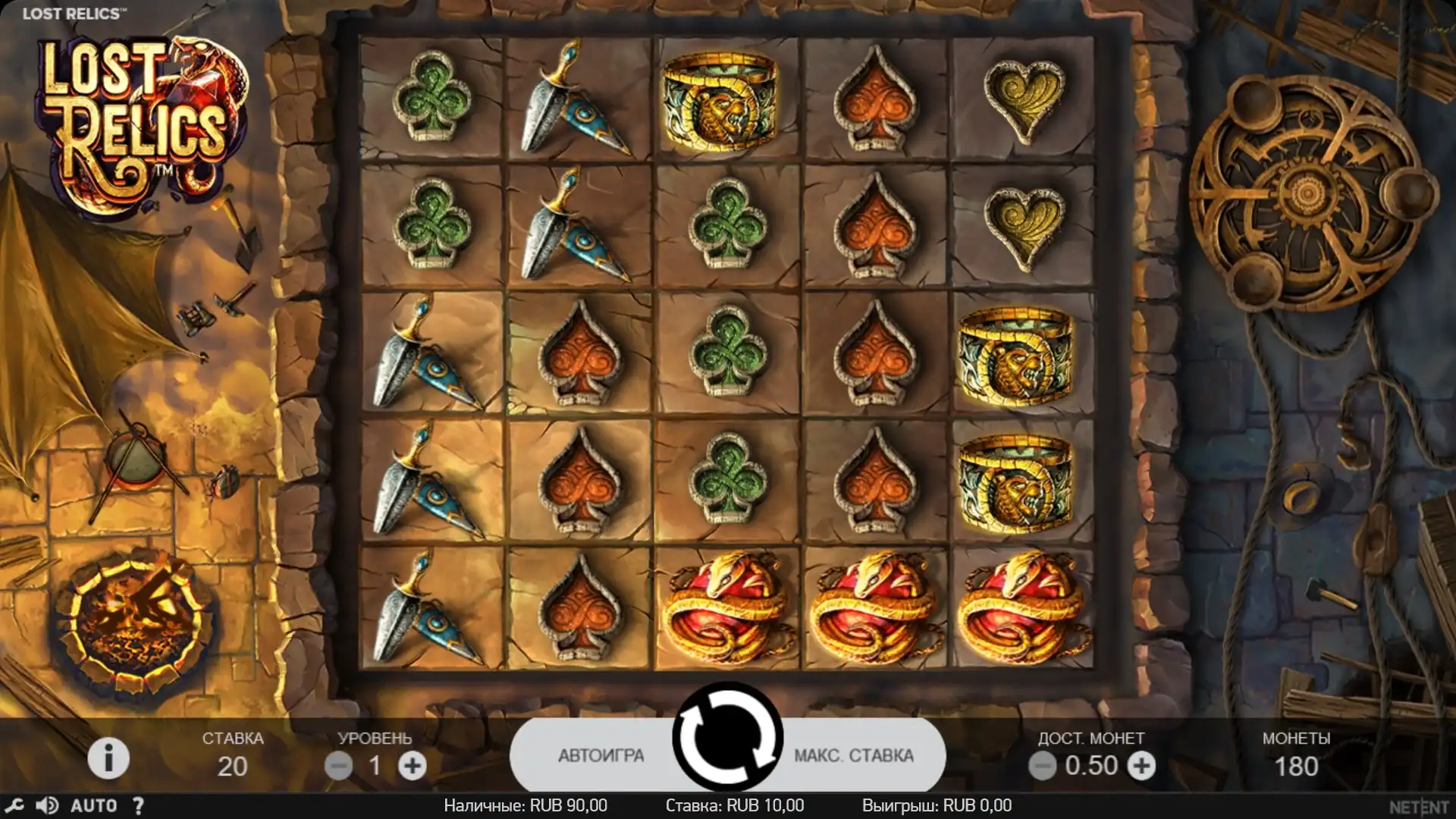Start autoplay with the АВТОИГРА button
Image resolution: width=1456 pixels, height=819 pixels.
(601, 755)
